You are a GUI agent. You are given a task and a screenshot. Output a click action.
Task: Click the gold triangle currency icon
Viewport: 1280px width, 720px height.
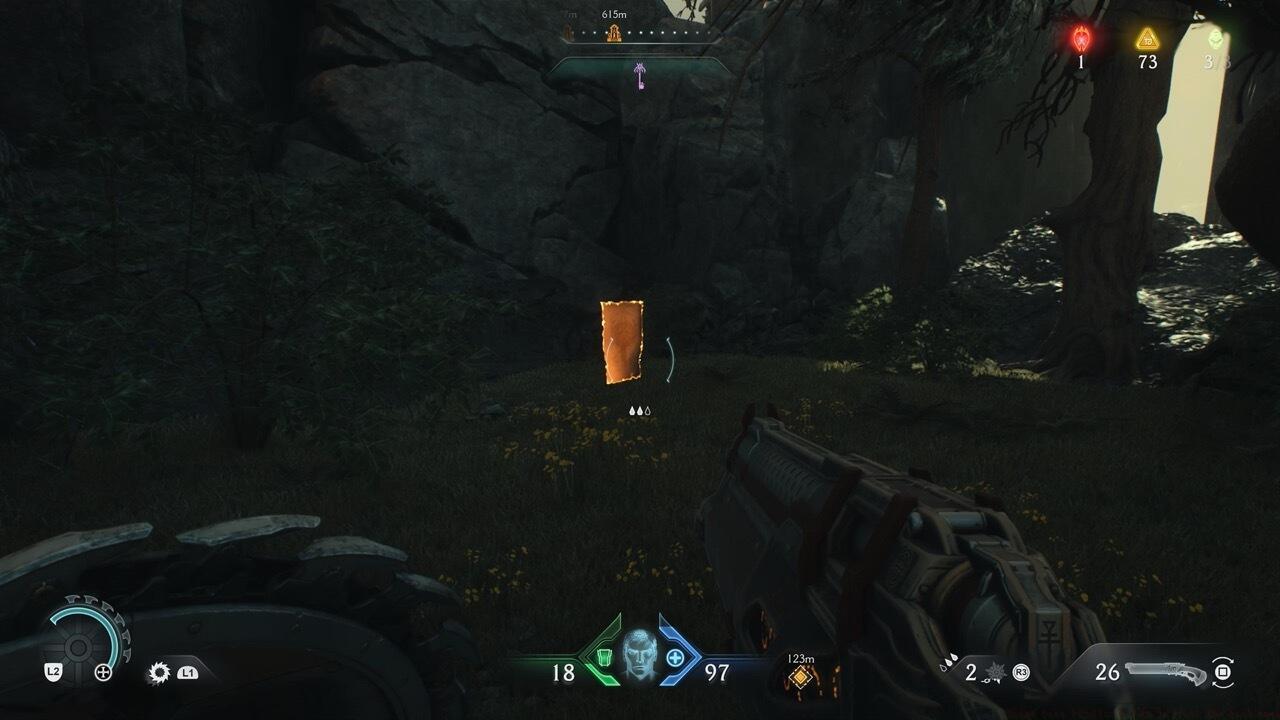pyautogui.click(x=1147, y=39)
